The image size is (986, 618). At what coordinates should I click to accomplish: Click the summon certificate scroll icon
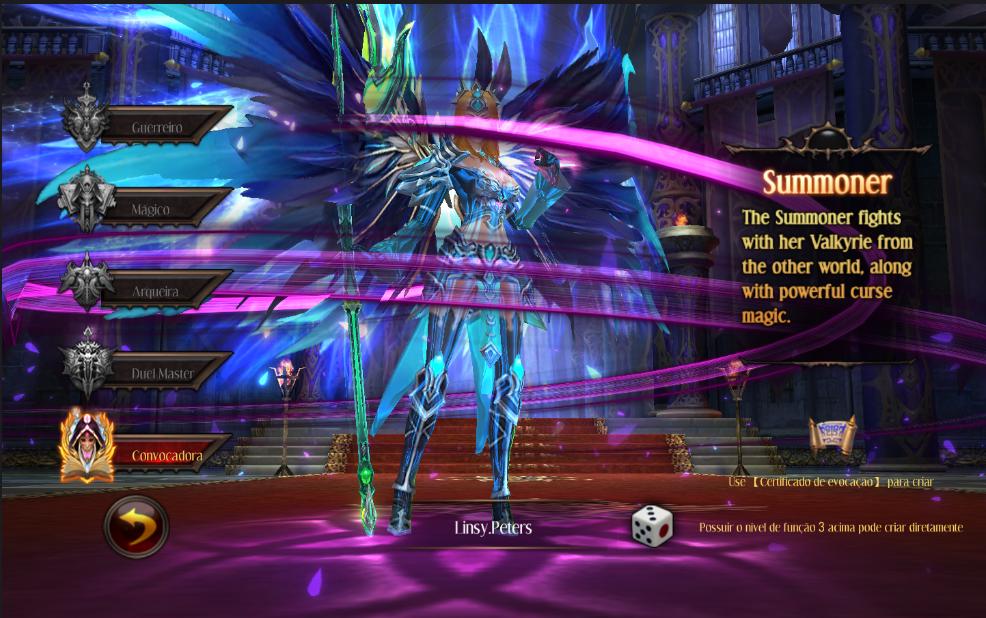click(832, 438)
